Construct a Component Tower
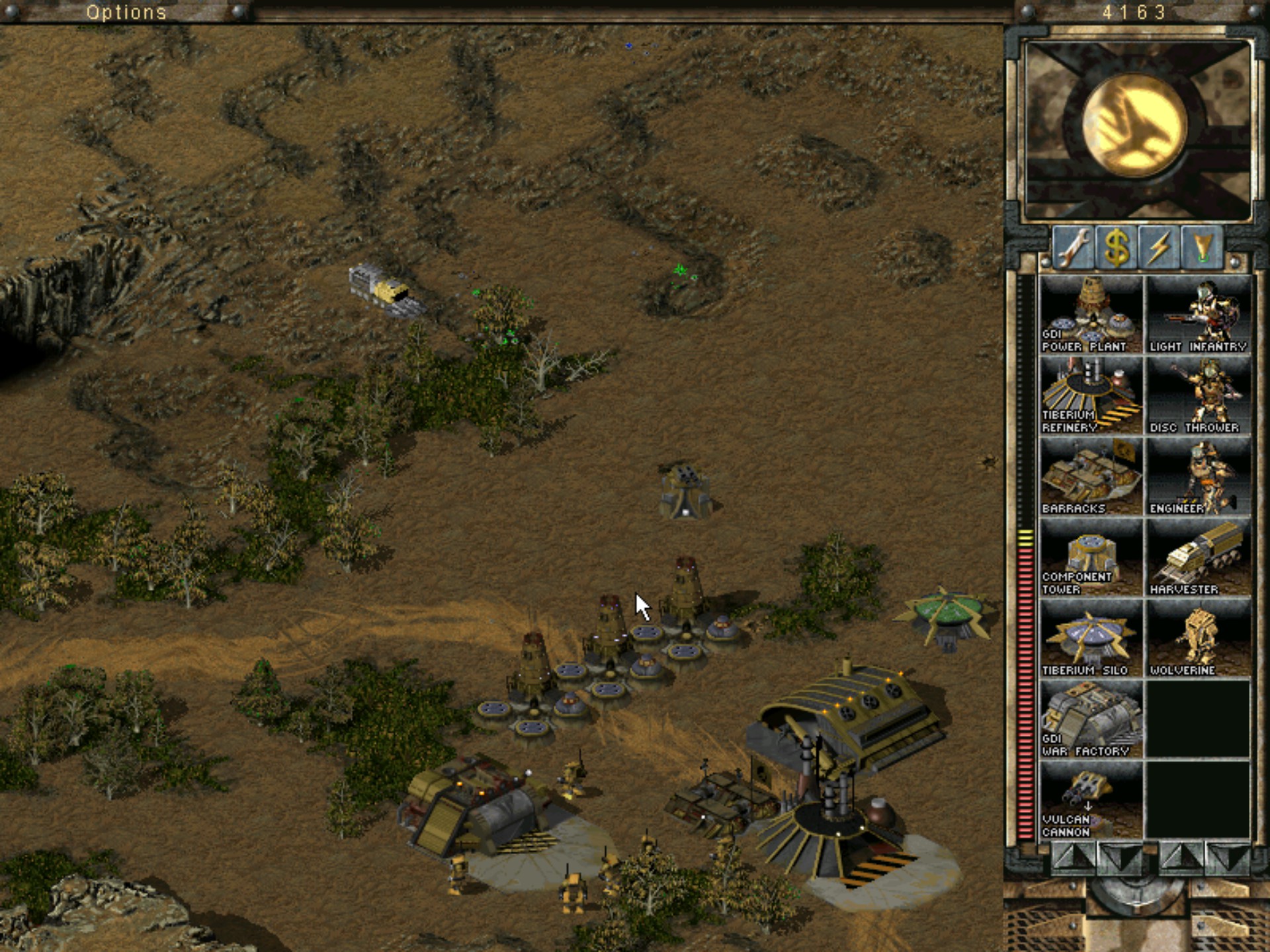Image resolution: width=1270 pixels, height=952 pixels. tap(1090, 557)
